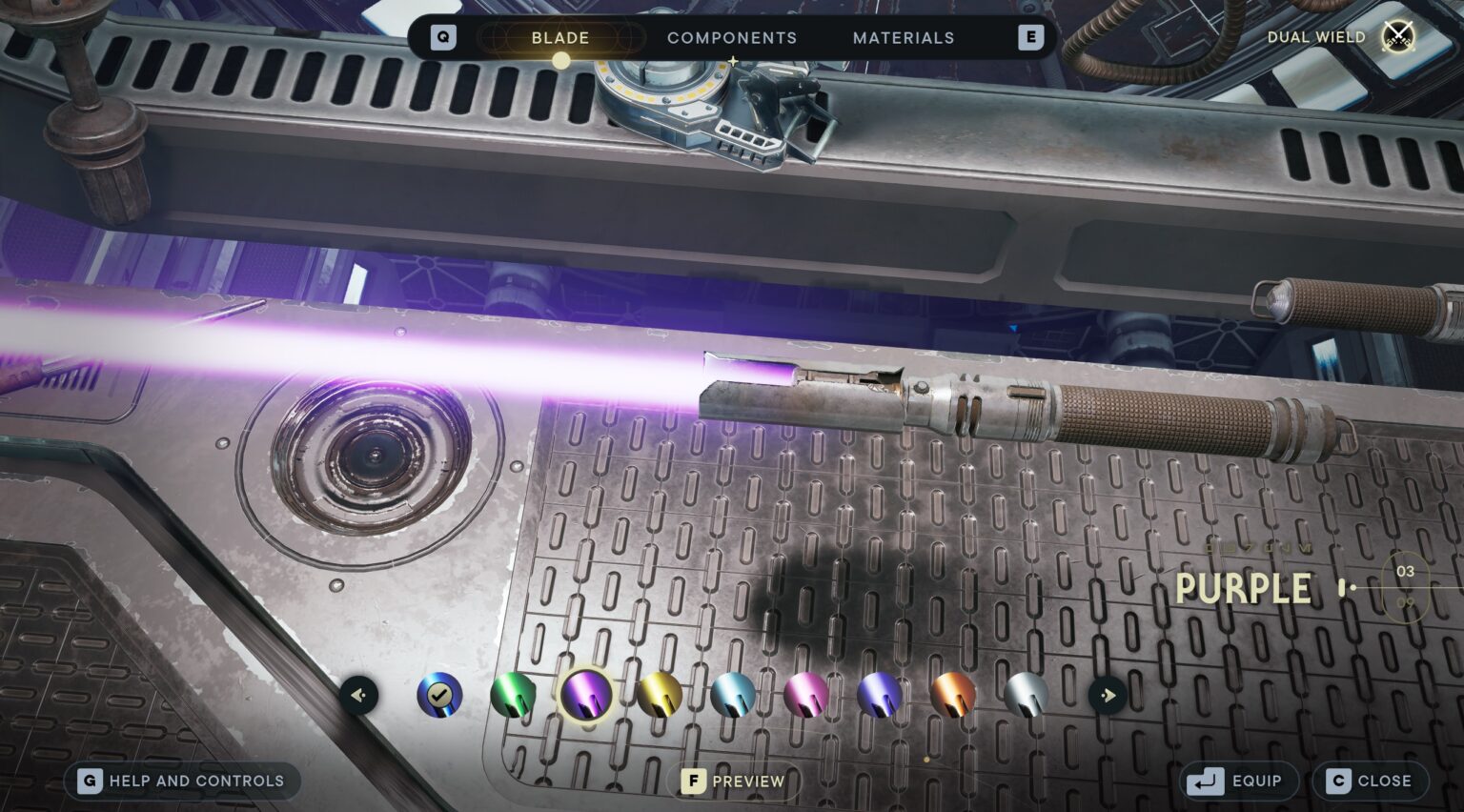Click the Q key shortcut icon
Image resolution: width=1464 pixels, height=812 pixels.
click(x=441, y=37)
